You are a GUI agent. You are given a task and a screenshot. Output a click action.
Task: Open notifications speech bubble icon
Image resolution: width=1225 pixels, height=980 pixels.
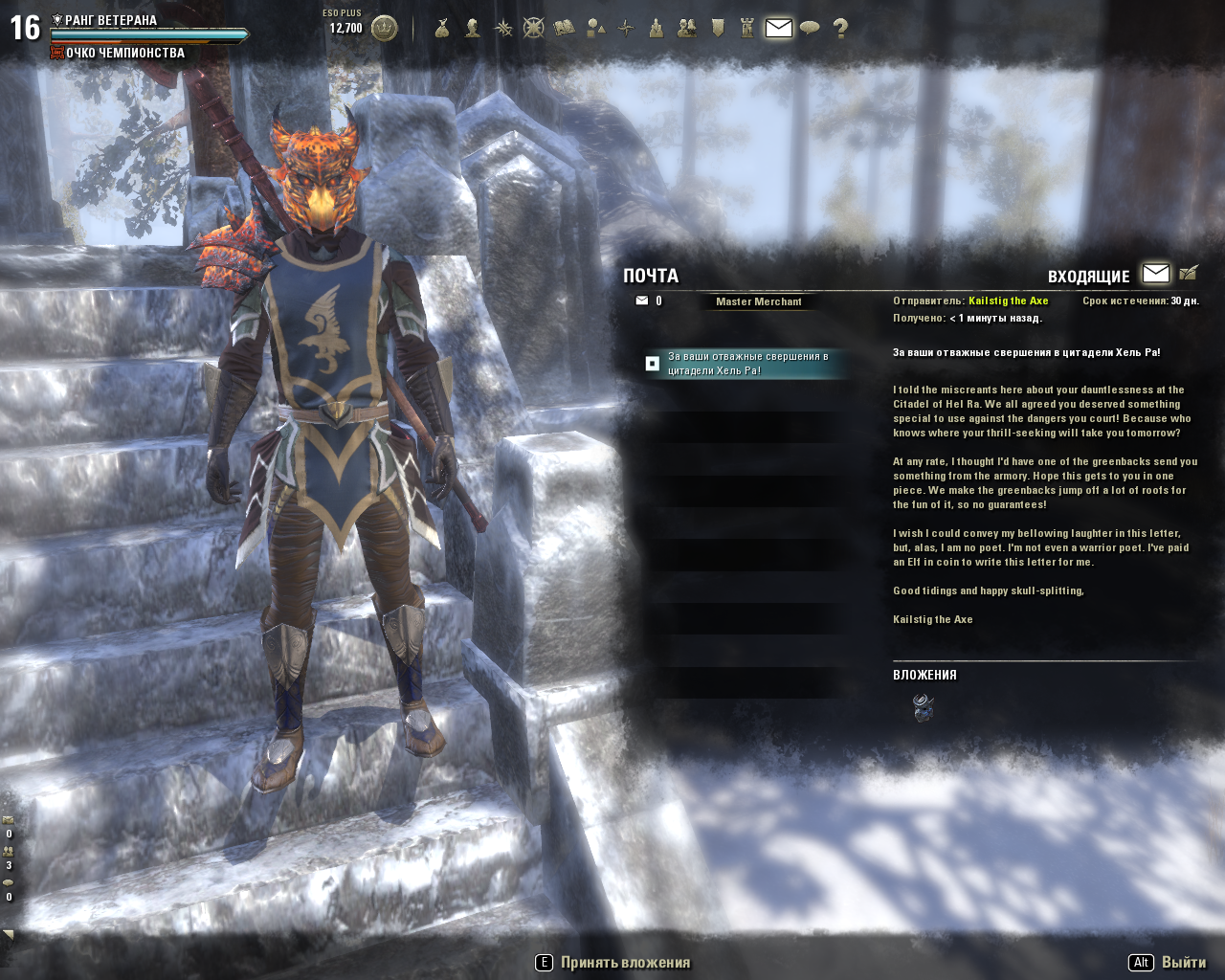click(x=810, y=28)
